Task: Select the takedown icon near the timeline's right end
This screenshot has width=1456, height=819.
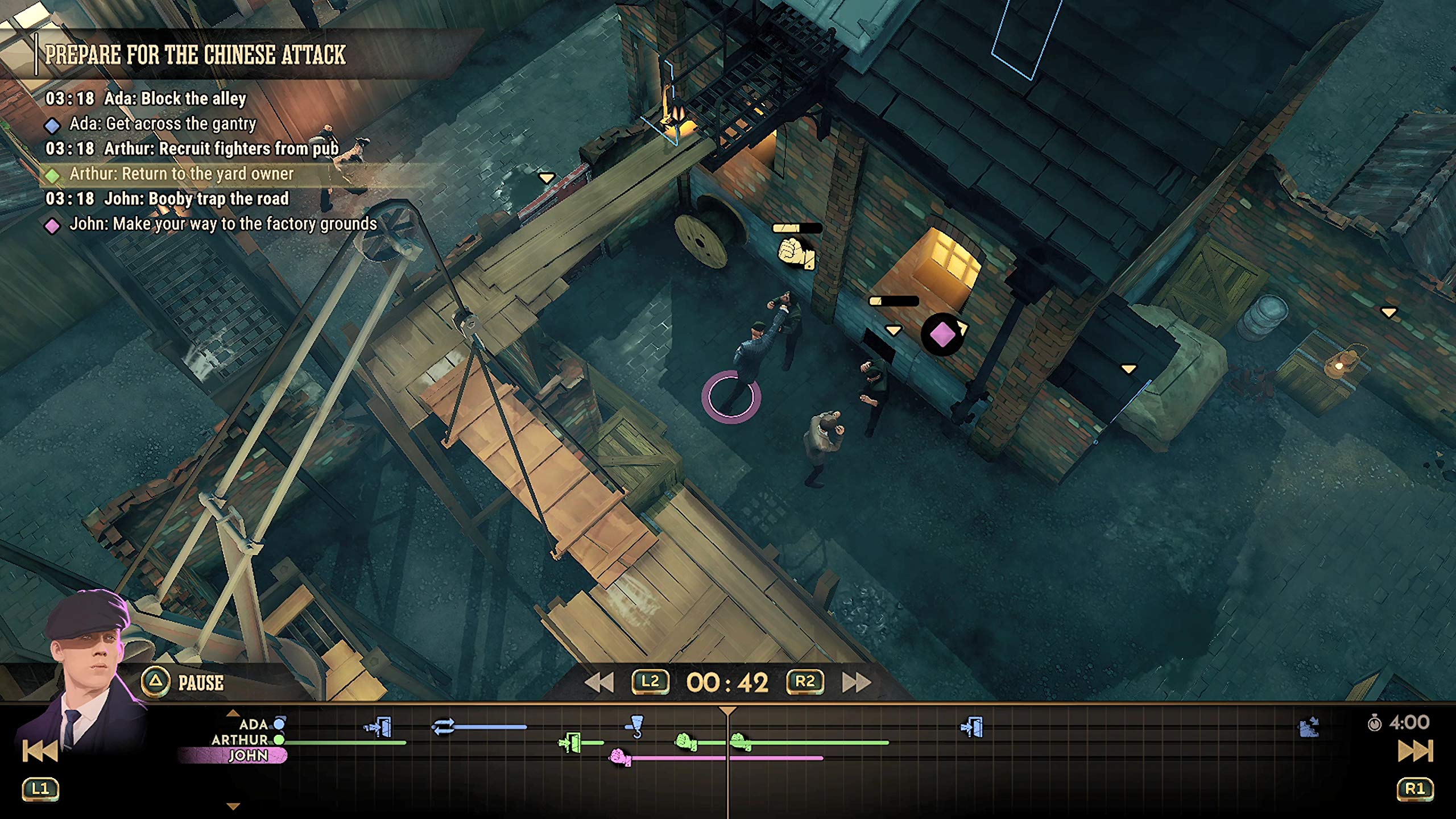Action: tap(1309, 726)
